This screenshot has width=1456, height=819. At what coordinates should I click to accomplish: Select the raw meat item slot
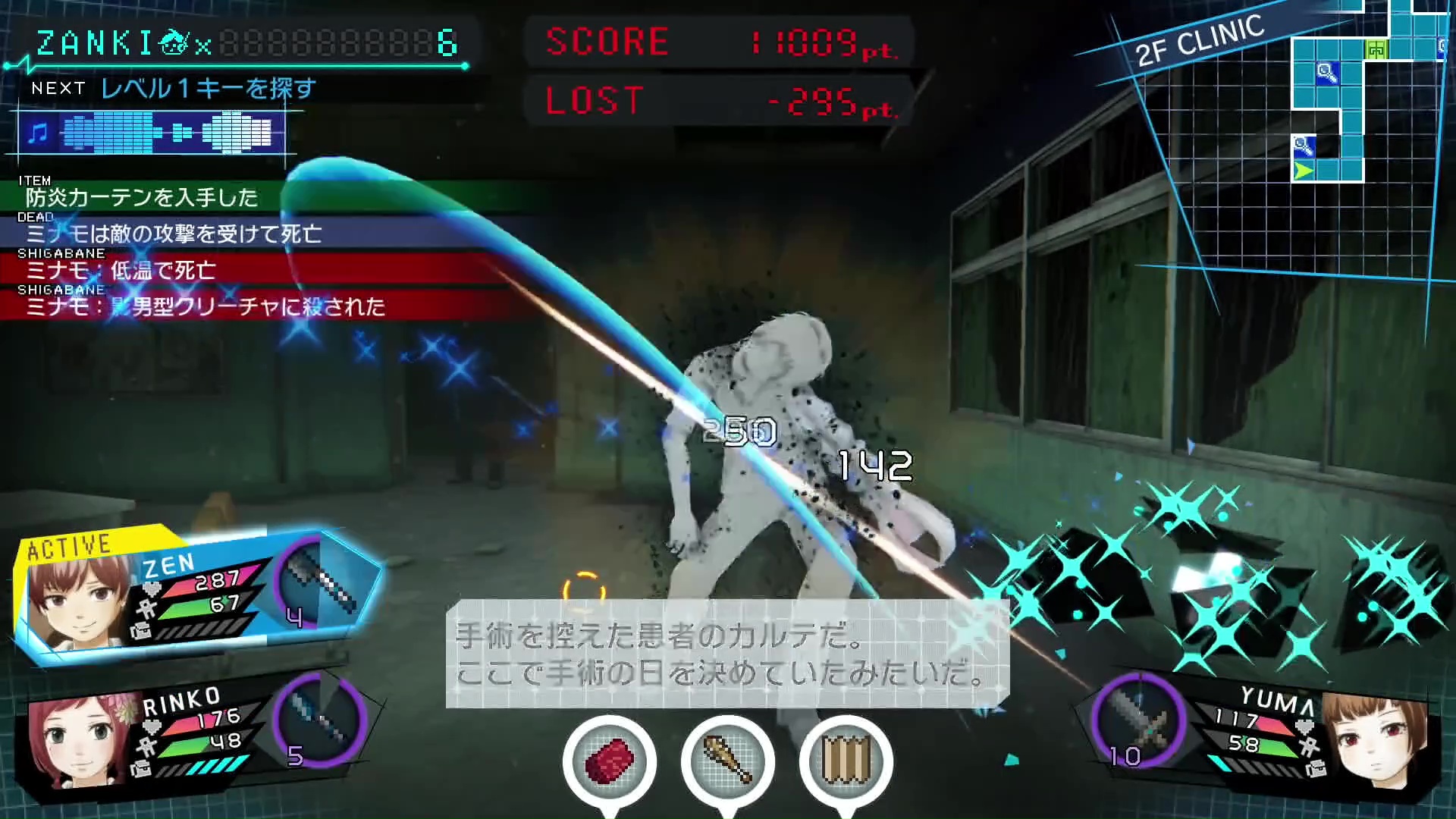pyautogui.click(x=609, y=761)
